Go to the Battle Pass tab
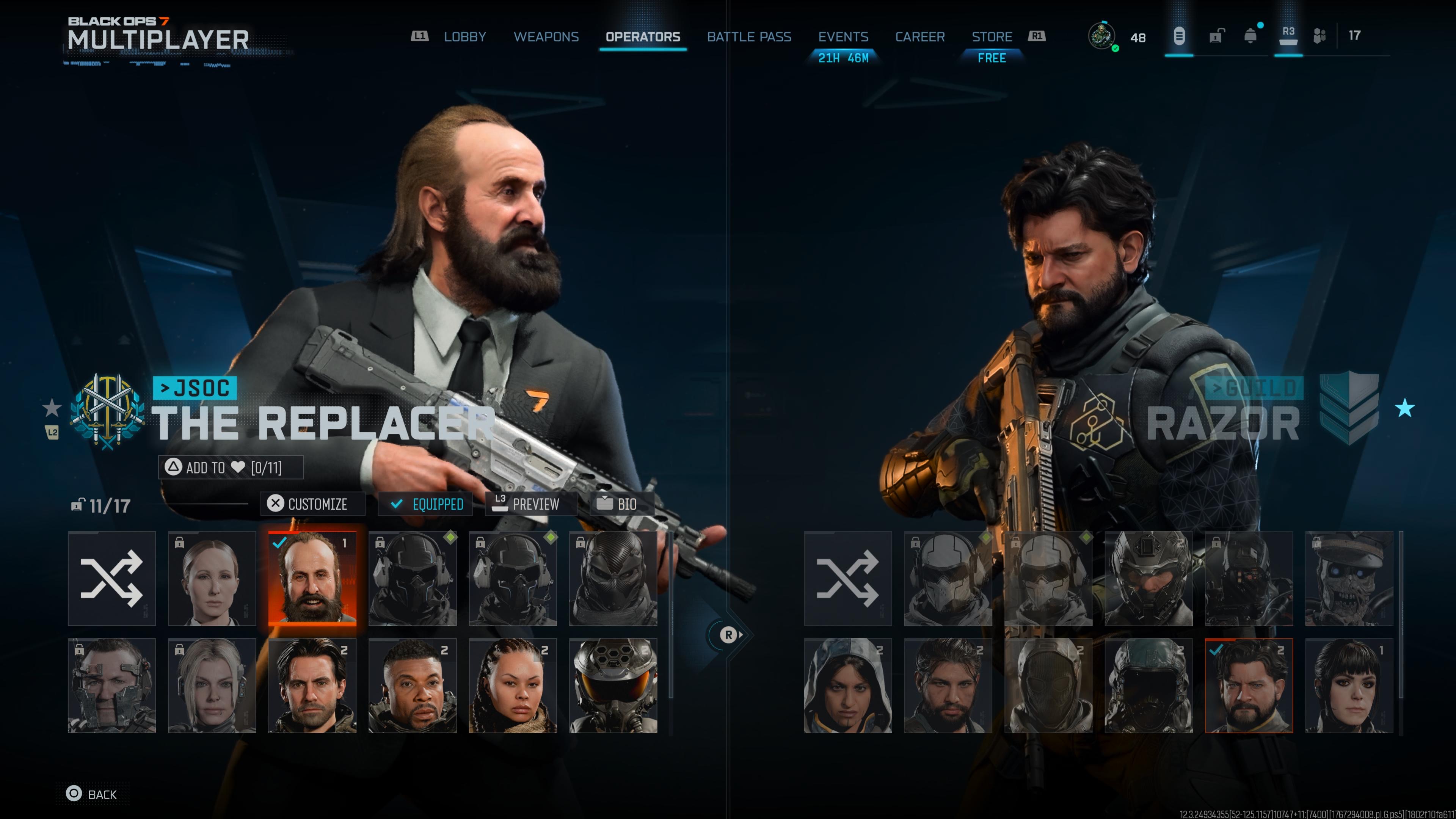Image resolution: width=1456 pixels, height=819 pixels. (x=749, y=37)
